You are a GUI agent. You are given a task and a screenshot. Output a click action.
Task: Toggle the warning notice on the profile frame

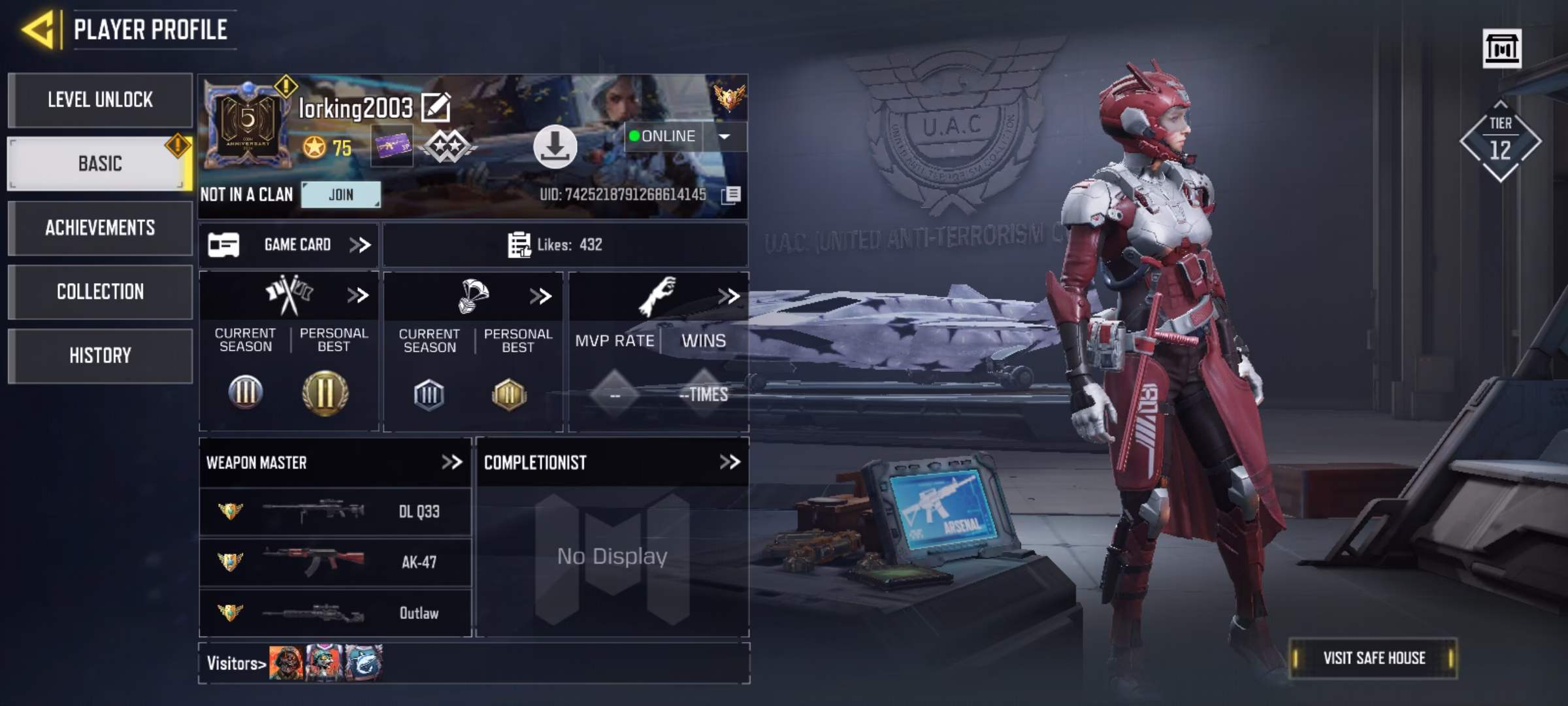(x=286, y=84)
